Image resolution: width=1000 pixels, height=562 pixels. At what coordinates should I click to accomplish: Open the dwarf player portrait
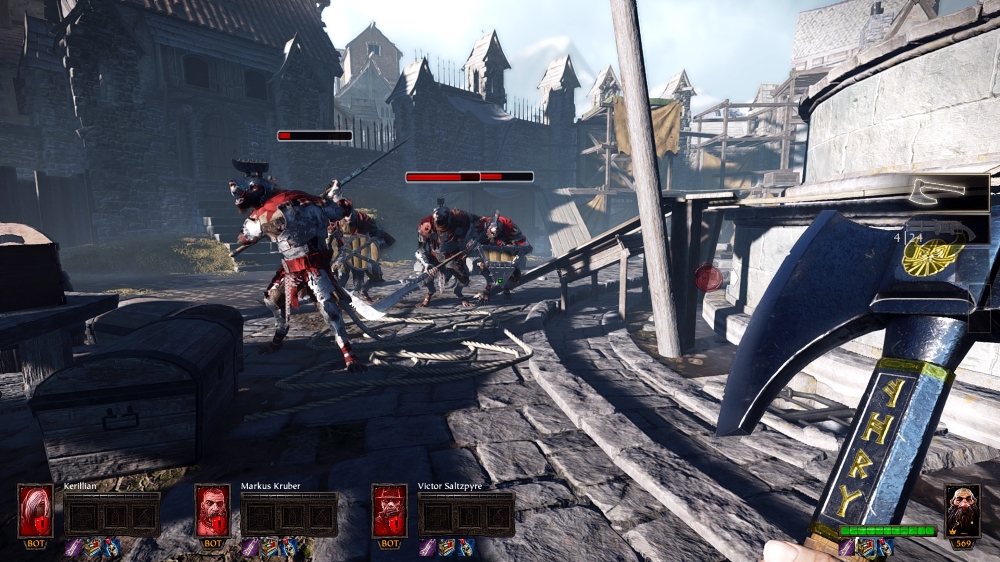962,510
